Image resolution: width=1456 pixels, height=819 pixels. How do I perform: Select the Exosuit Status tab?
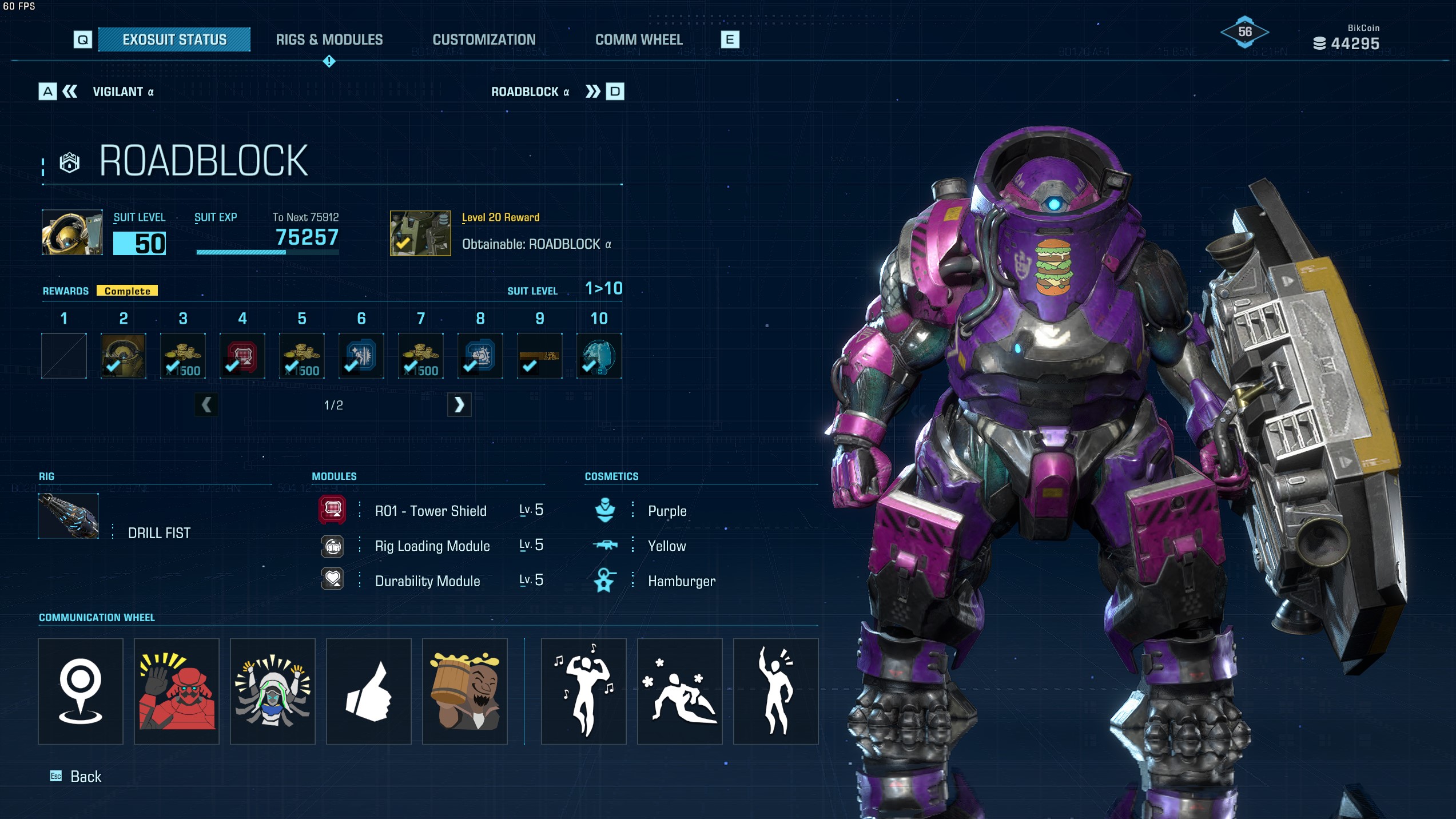(x=174, y=39)
